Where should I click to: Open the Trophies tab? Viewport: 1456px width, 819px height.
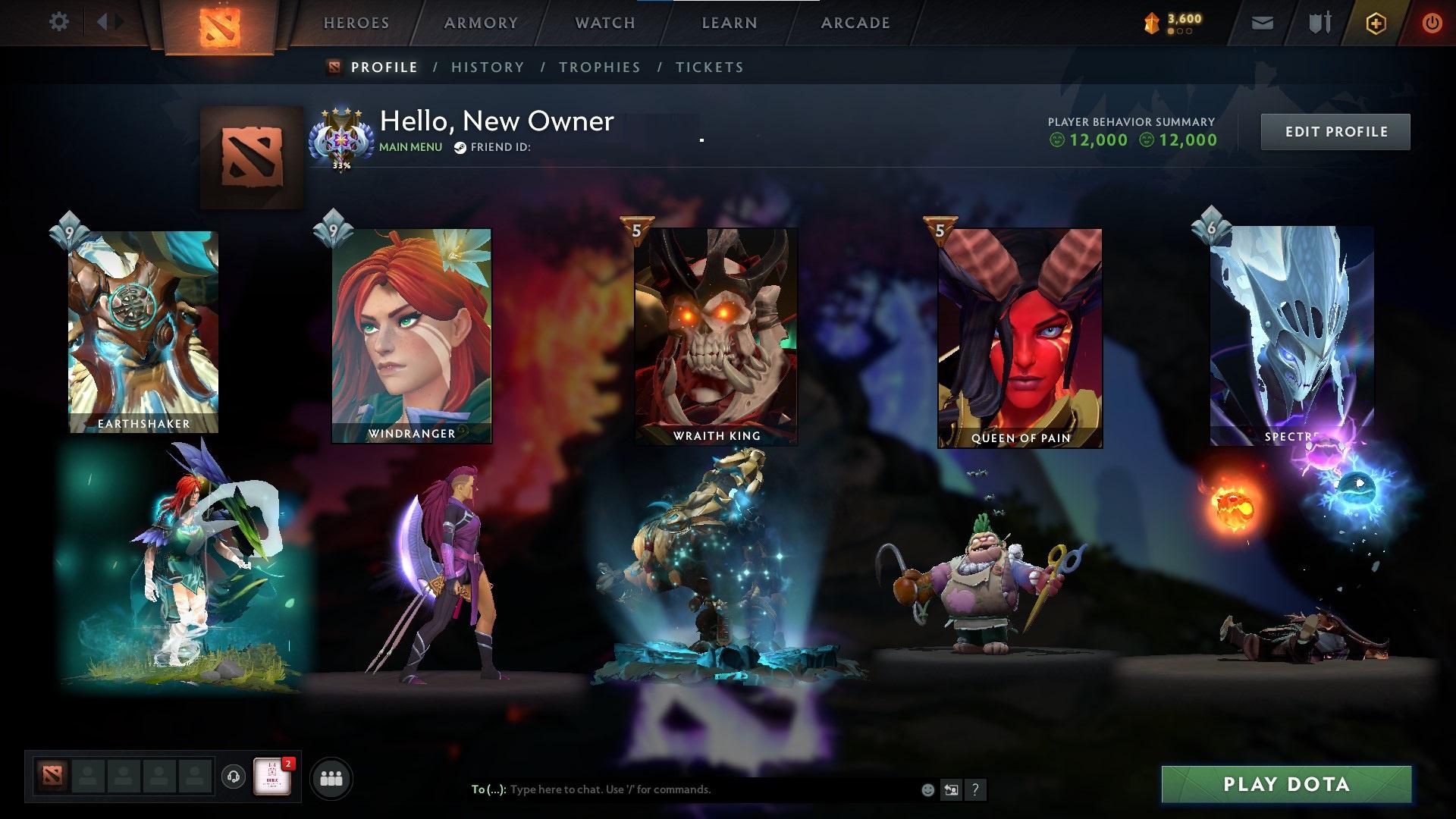coord(600,67)
